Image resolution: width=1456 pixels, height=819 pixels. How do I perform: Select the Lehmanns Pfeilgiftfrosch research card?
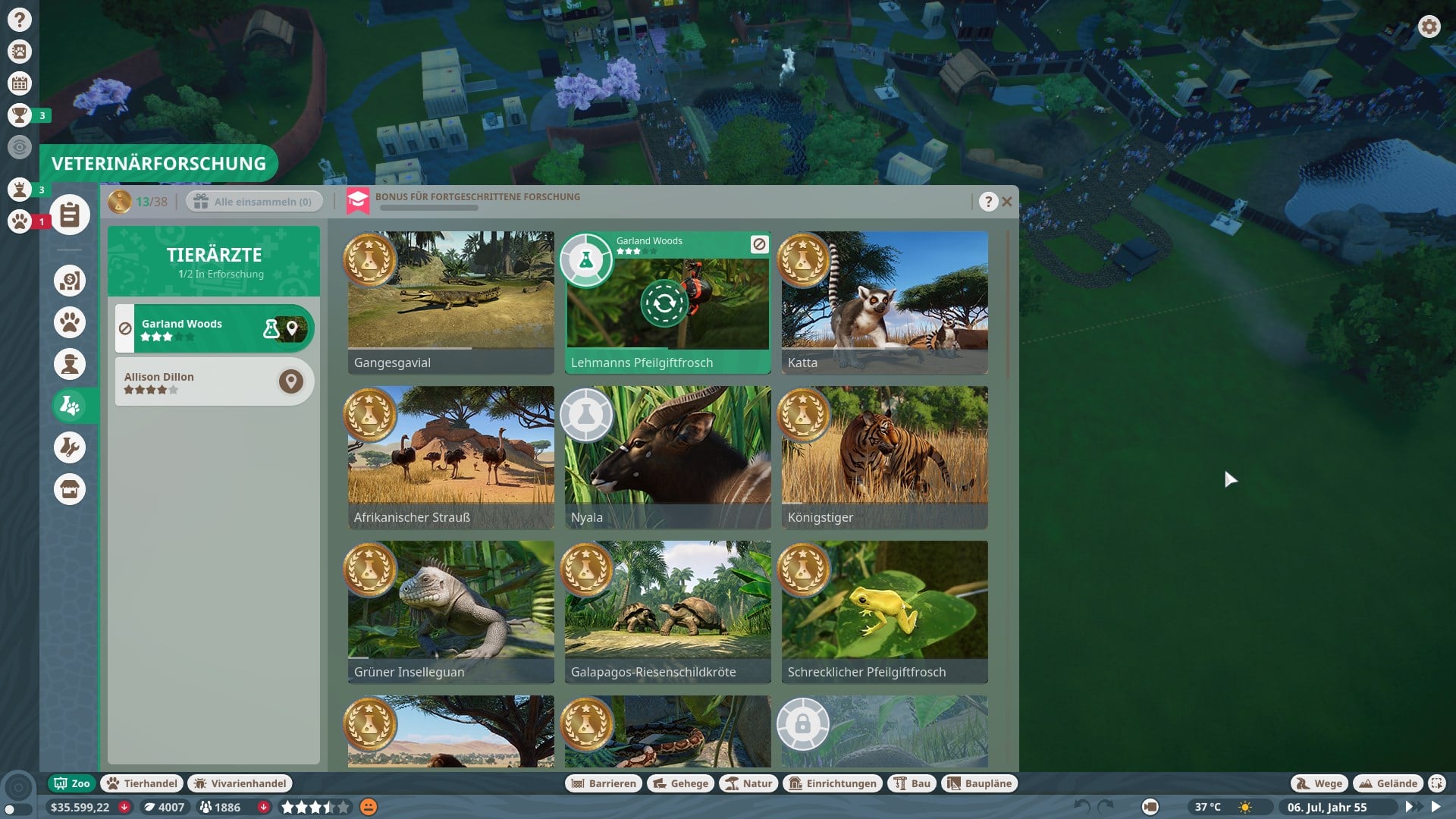click(667, 302)
